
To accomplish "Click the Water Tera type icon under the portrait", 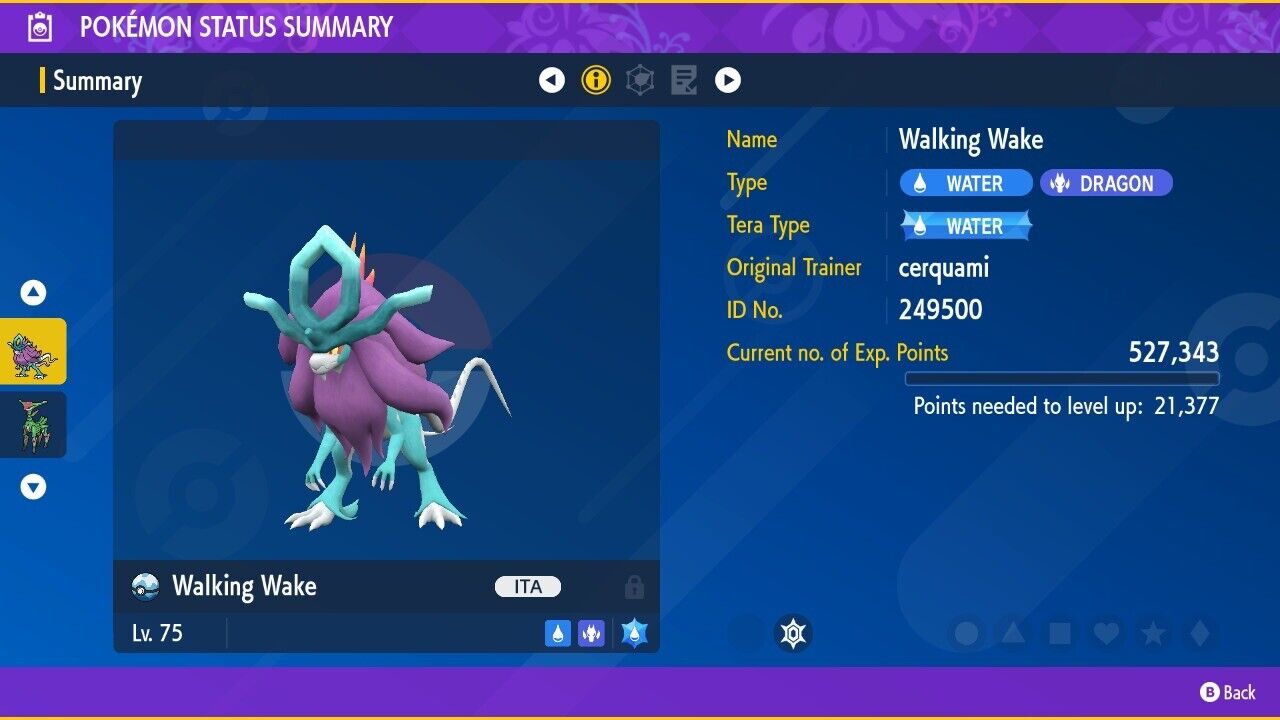I will coord(634,633).
